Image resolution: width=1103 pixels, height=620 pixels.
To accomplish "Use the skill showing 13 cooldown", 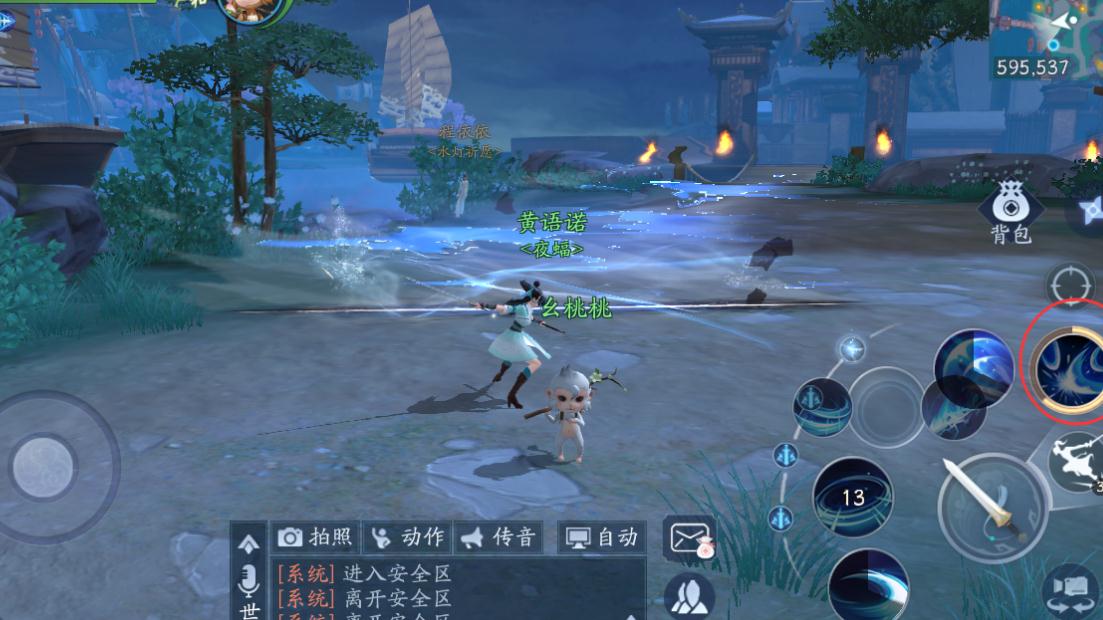I will pos(852,497).
